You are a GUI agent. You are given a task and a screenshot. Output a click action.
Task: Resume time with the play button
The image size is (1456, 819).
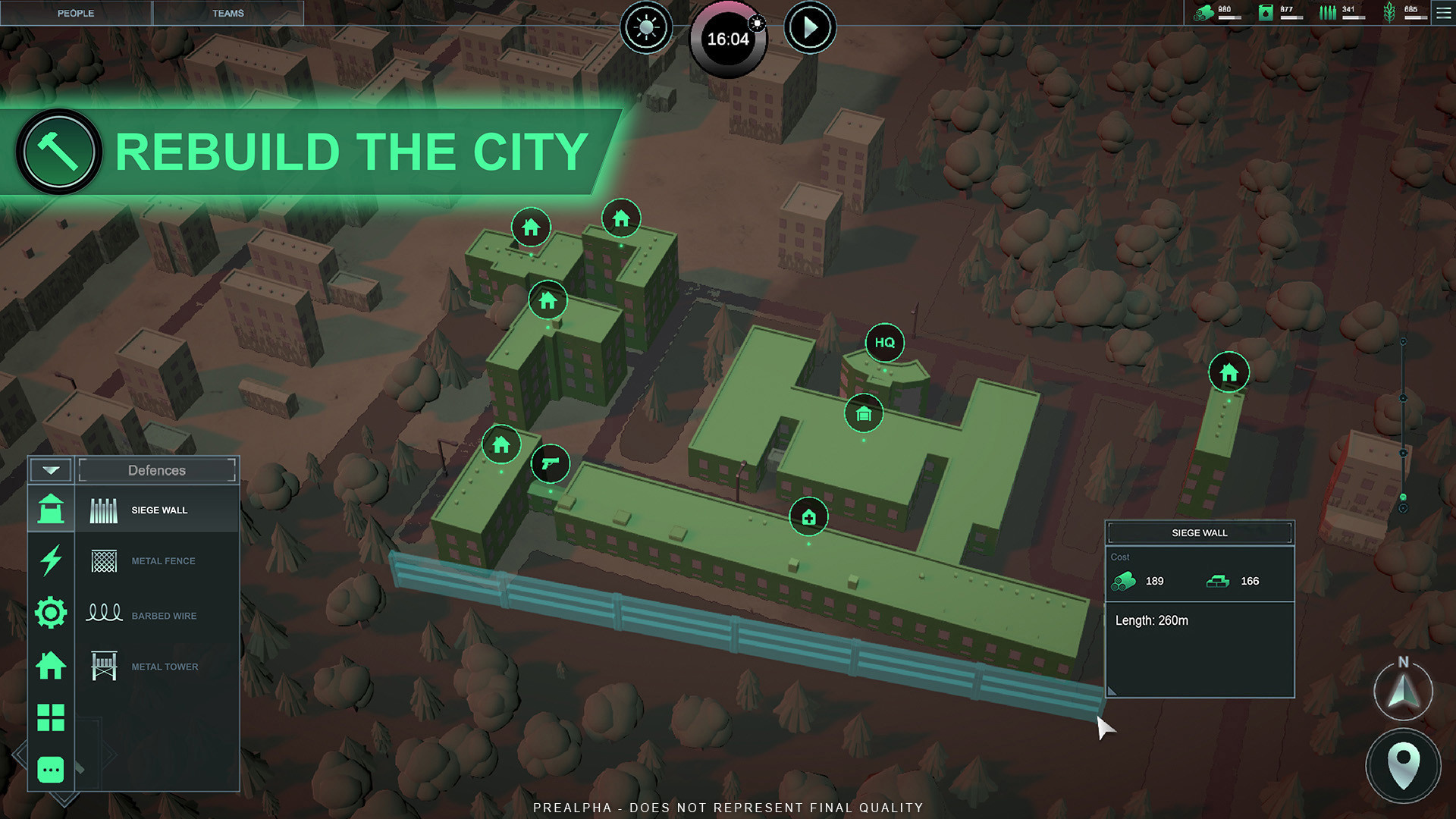point(810,28)
